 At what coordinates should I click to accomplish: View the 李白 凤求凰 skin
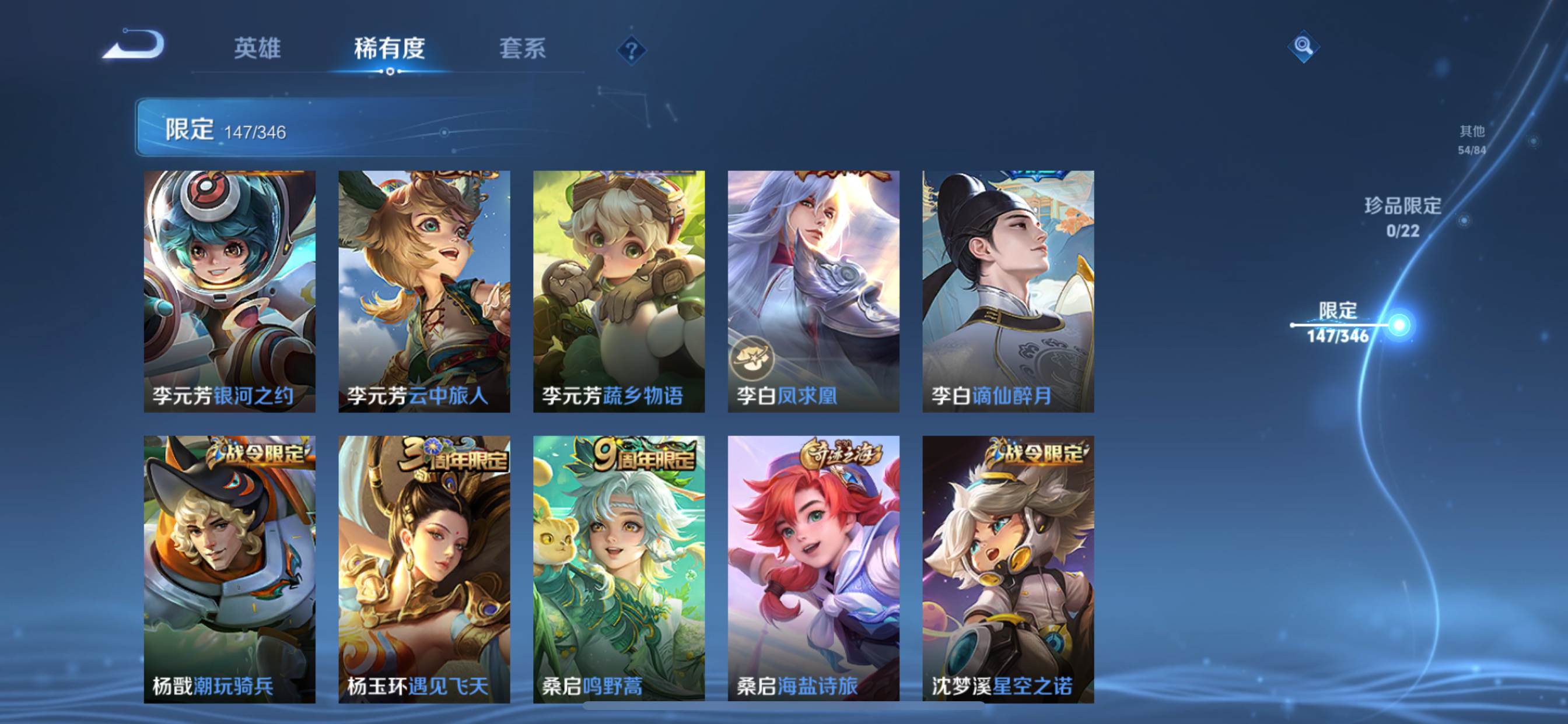click(x=814, y=291)
